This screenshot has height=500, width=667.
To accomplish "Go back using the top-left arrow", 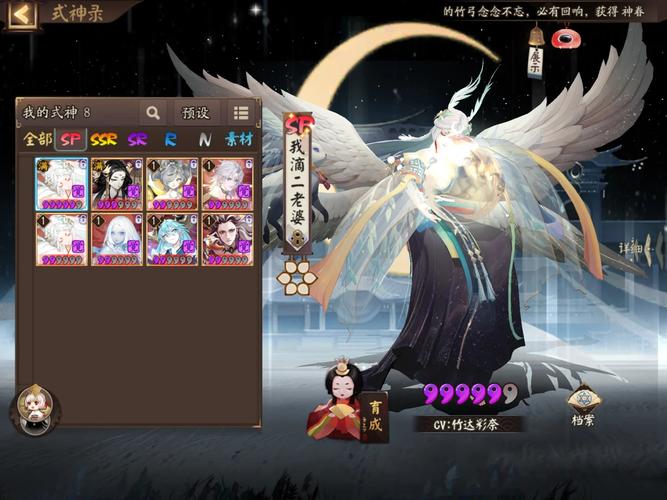I will pyautogui.click(x=21, y=14).
